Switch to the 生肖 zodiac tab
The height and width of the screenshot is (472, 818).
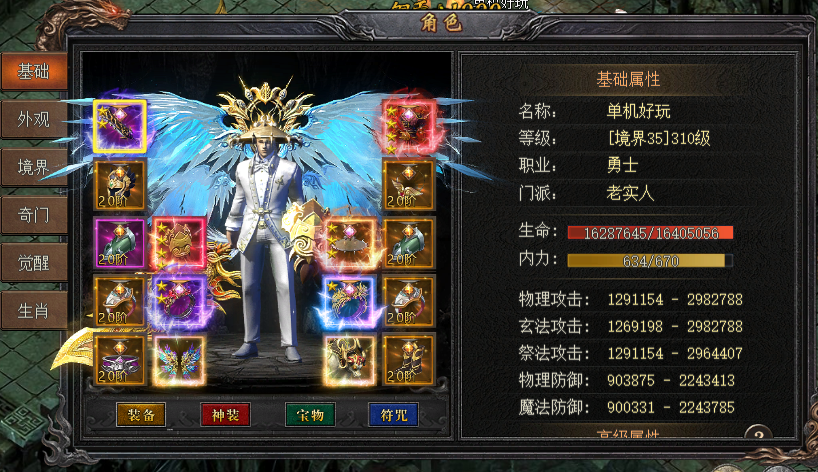click(x=33, y=308)
